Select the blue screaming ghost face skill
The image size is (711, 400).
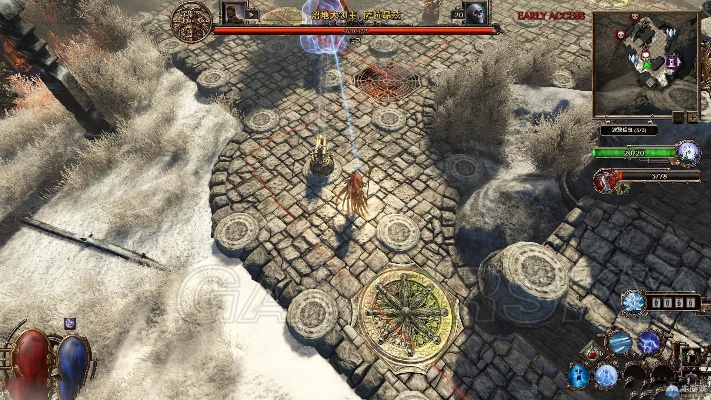pos(578,375)
